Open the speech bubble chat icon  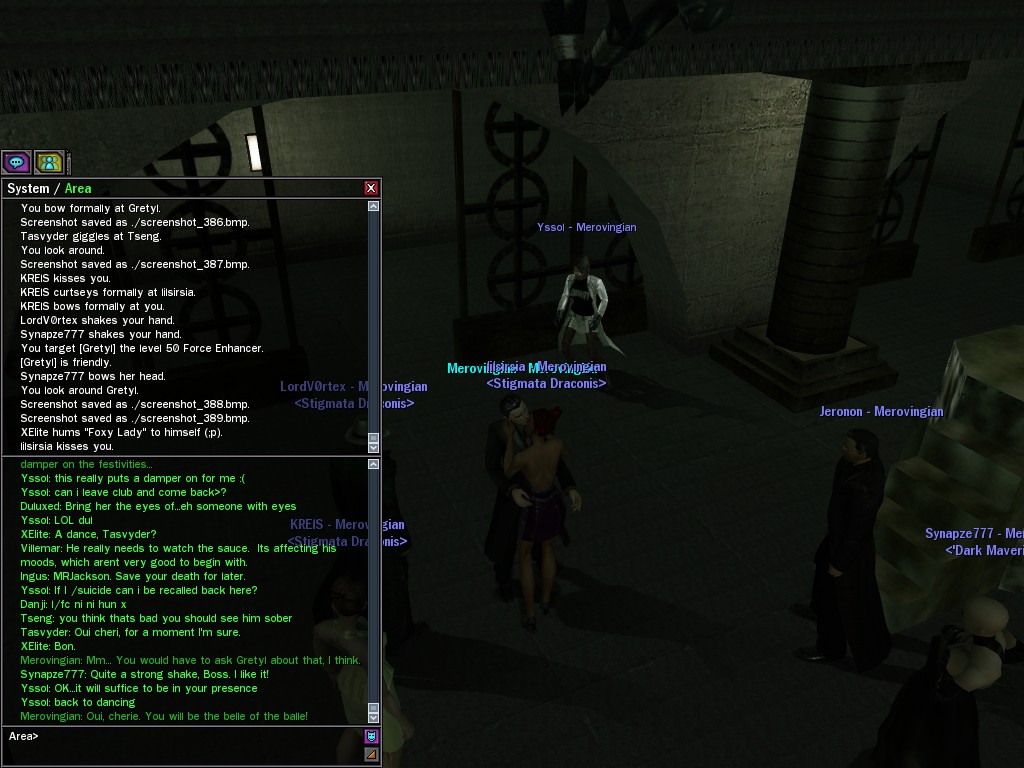tap(16, 162)
